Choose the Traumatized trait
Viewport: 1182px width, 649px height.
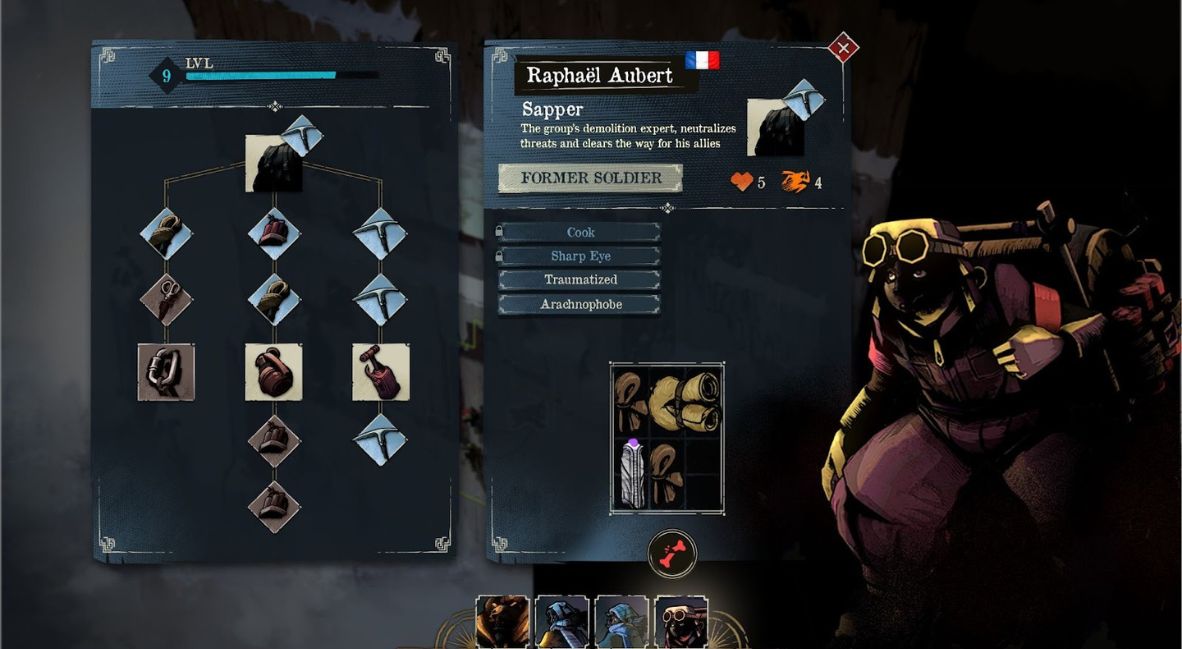point(580,280)
